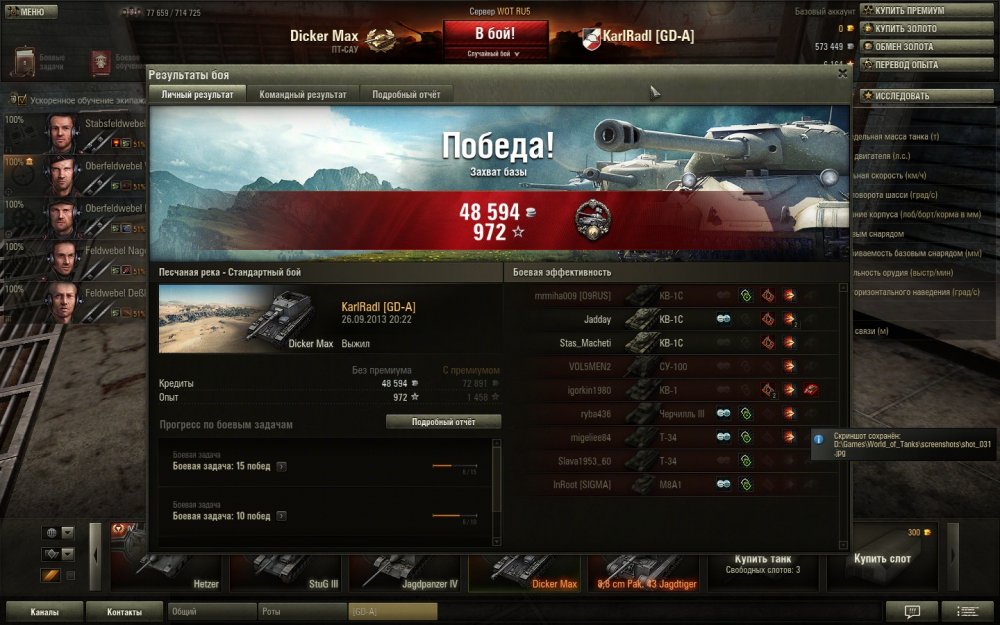This screenshot has width=1000, height=625.
Task: Buy a new slot via Купить слот
Action: pos(882,563)
